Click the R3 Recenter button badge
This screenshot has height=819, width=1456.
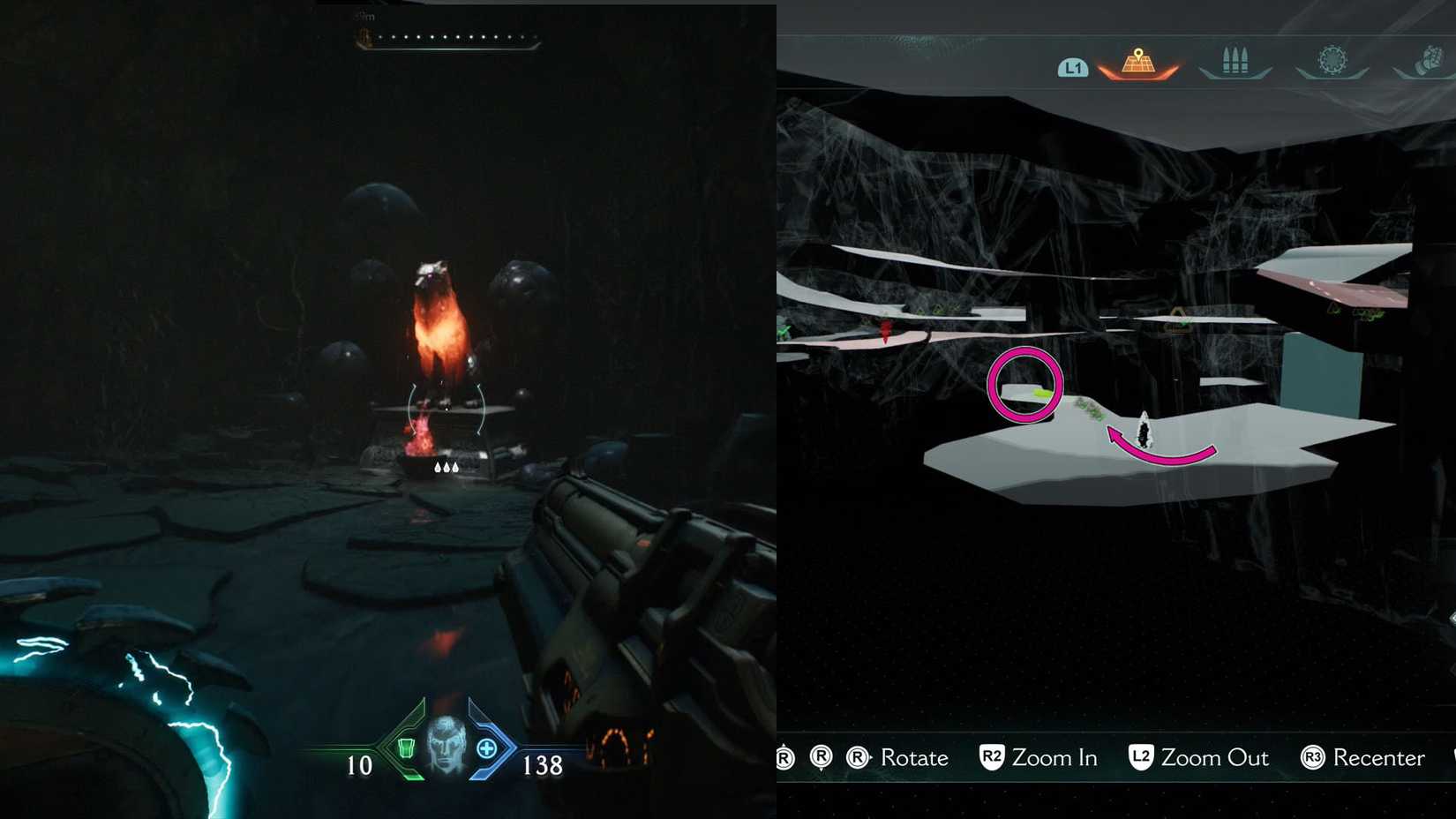[x=1312, y=758]
